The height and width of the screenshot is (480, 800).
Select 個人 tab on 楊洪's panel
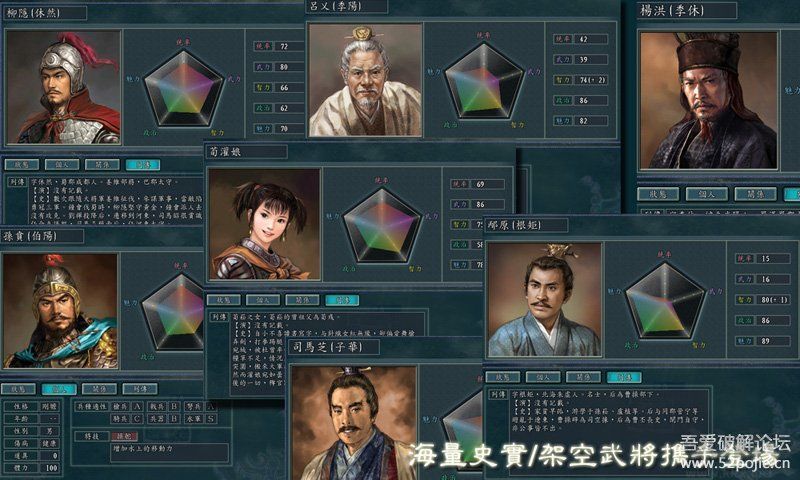(705, 194)
